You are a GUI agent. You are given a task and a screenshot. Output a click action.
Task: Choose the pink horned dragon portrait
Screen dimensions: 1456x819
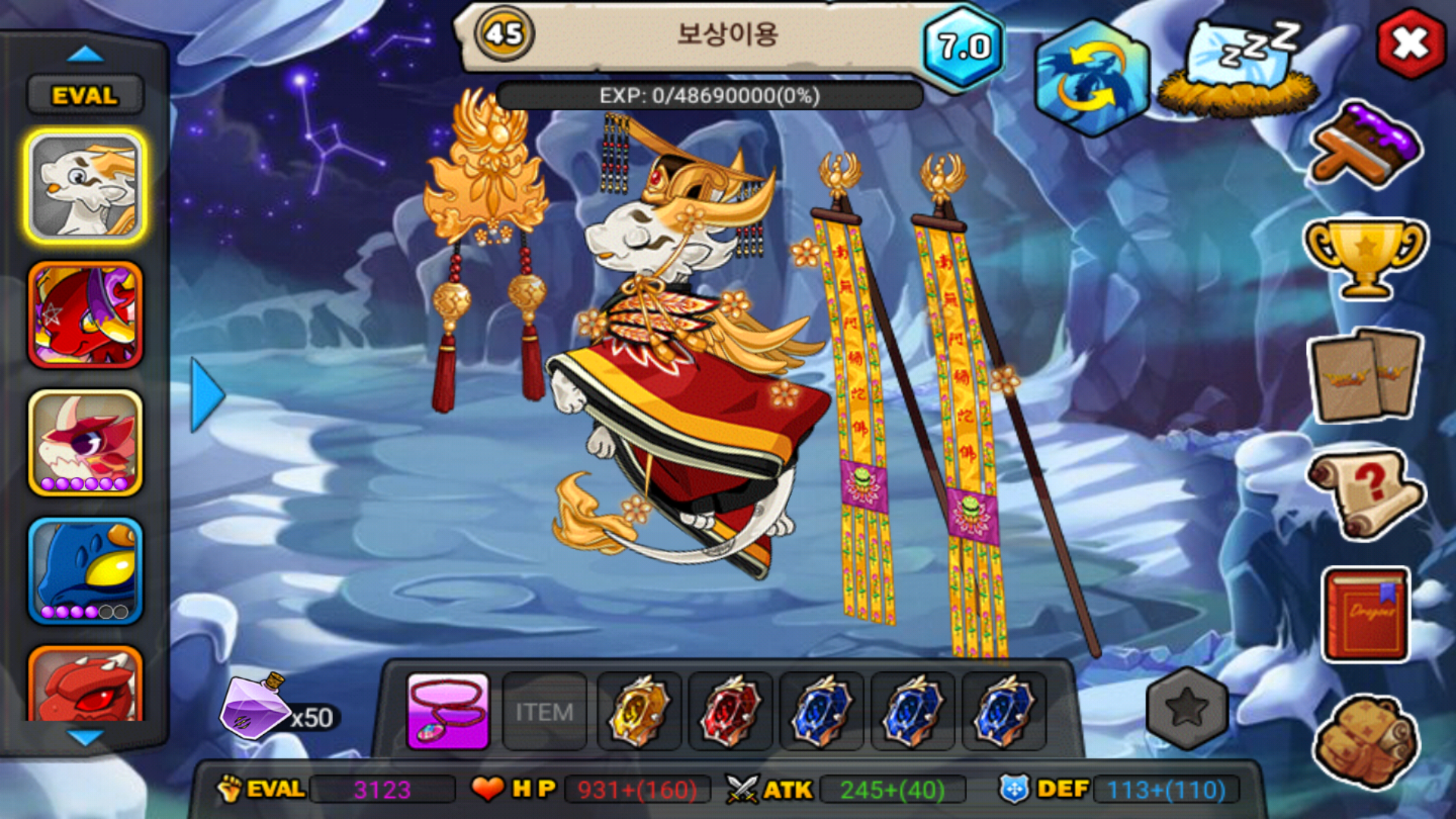point(86,444)
